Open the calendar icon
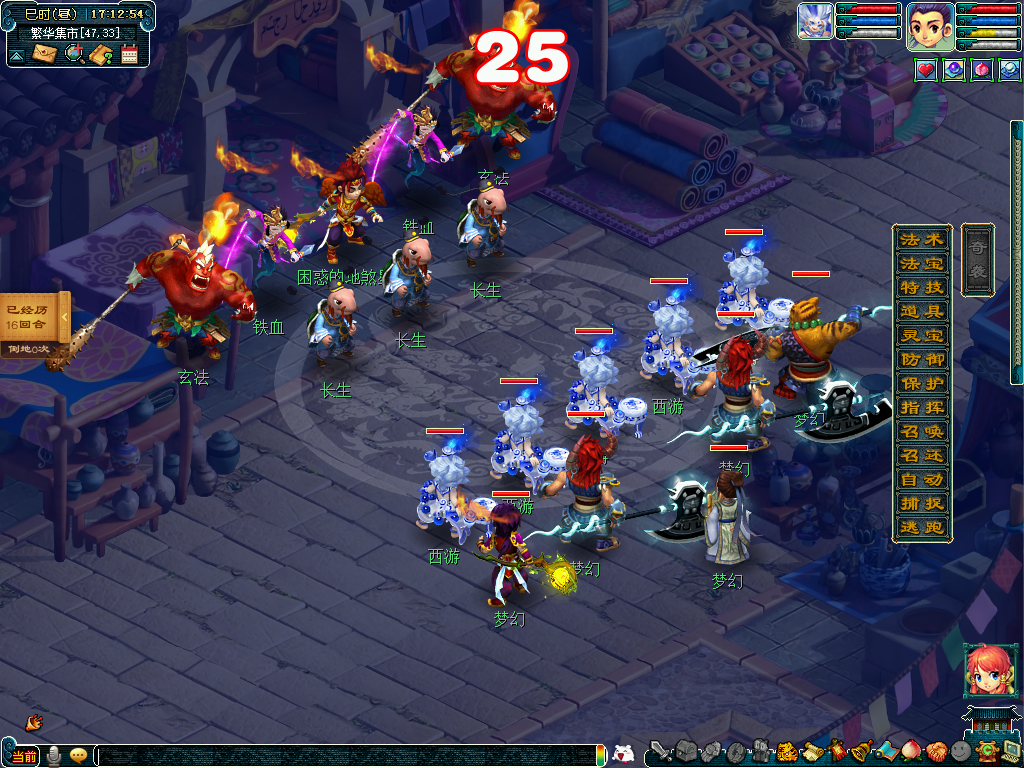The width and height of the screenshot is (1024, 768). (129, 54)
